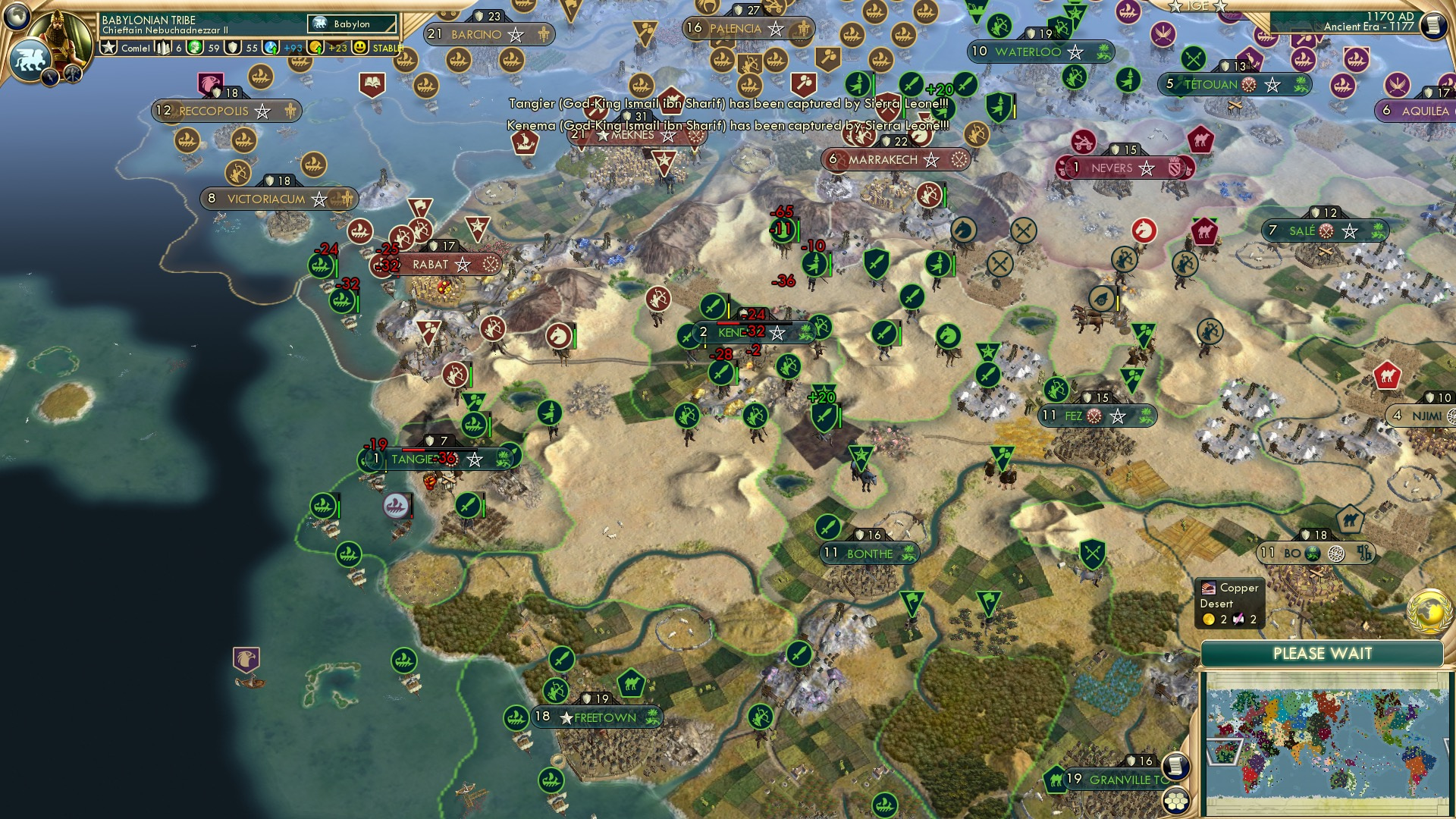Open social policies via the star icon
The image size is (1456, 819).
tap(109, 48)
